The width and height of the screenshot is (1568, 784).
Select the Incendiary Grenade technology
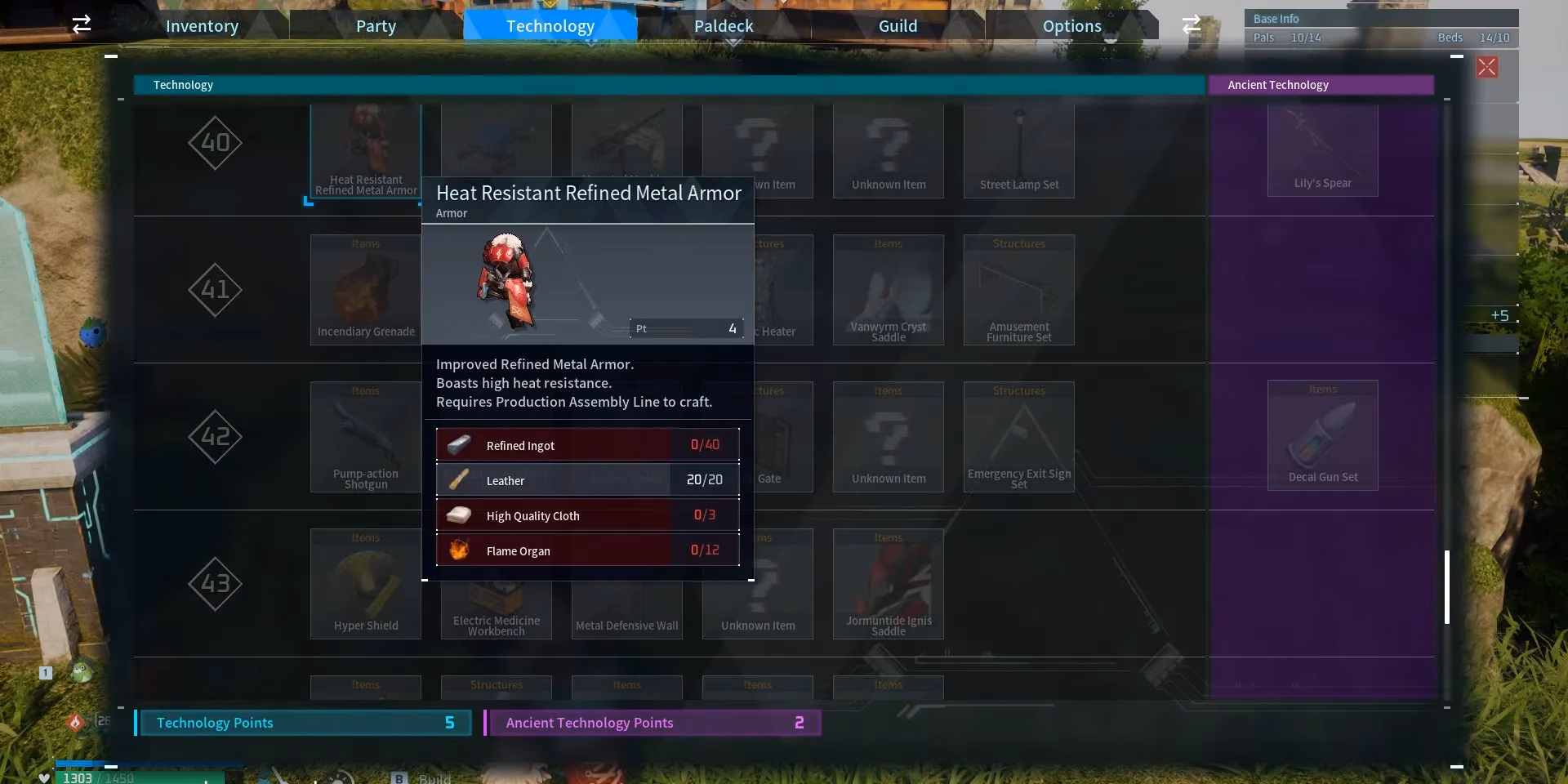365,290
